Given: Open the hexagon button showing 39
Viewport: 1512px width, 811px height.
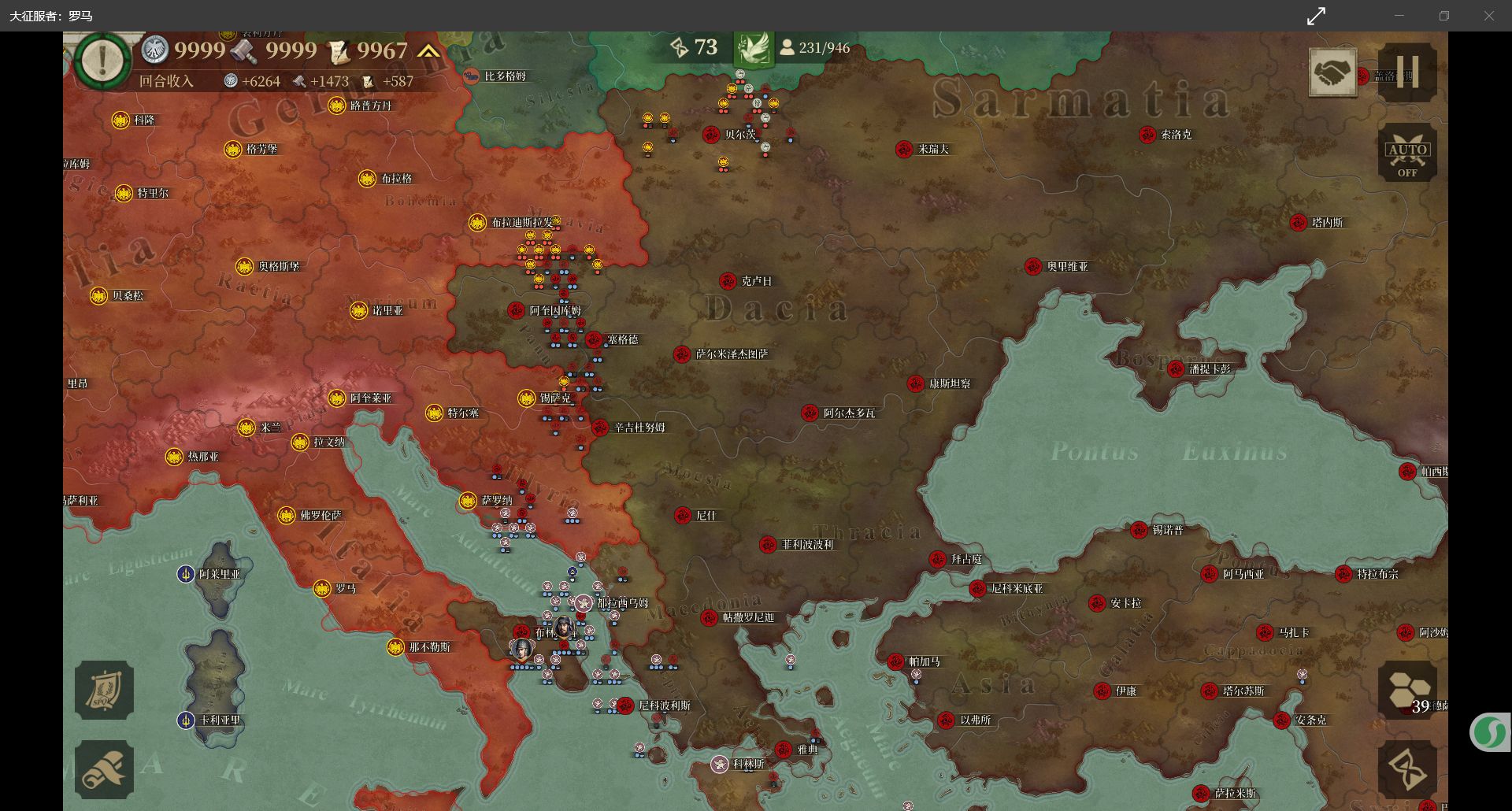Looking at the screenshot, I should tap(1407, 691).
